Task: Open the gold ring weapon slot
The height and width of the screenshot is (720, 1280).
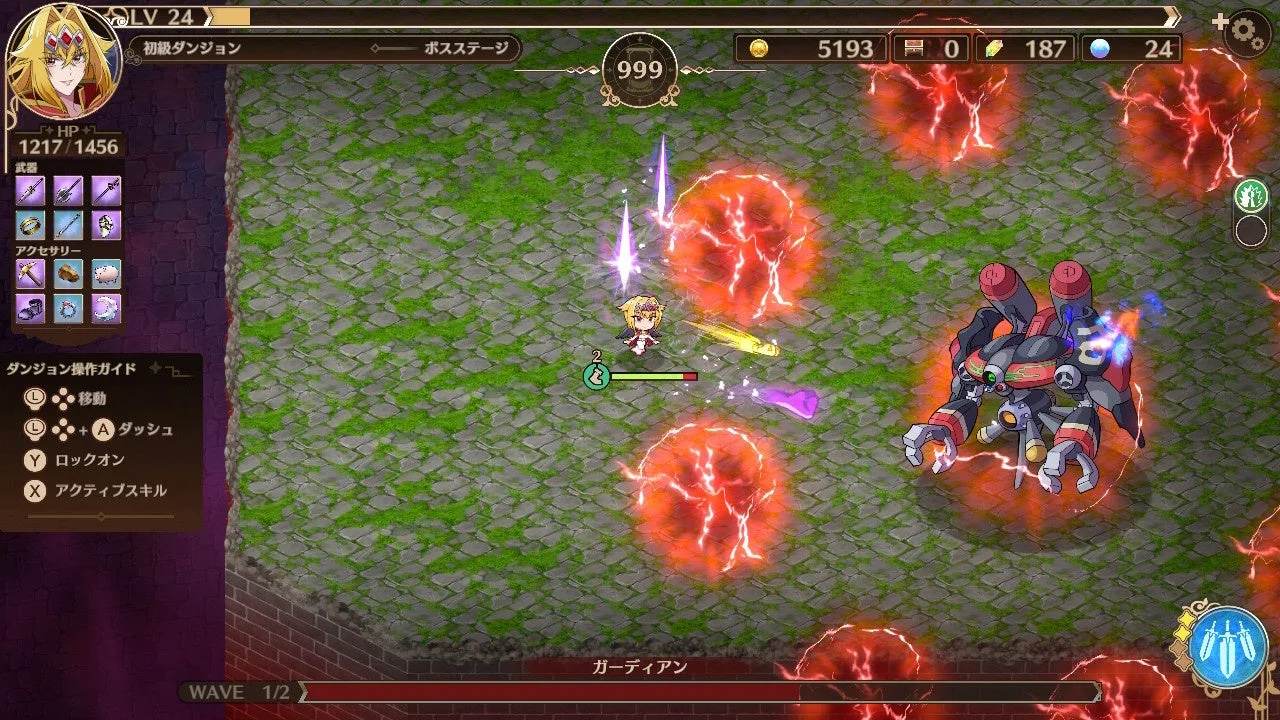Action: 30,225
